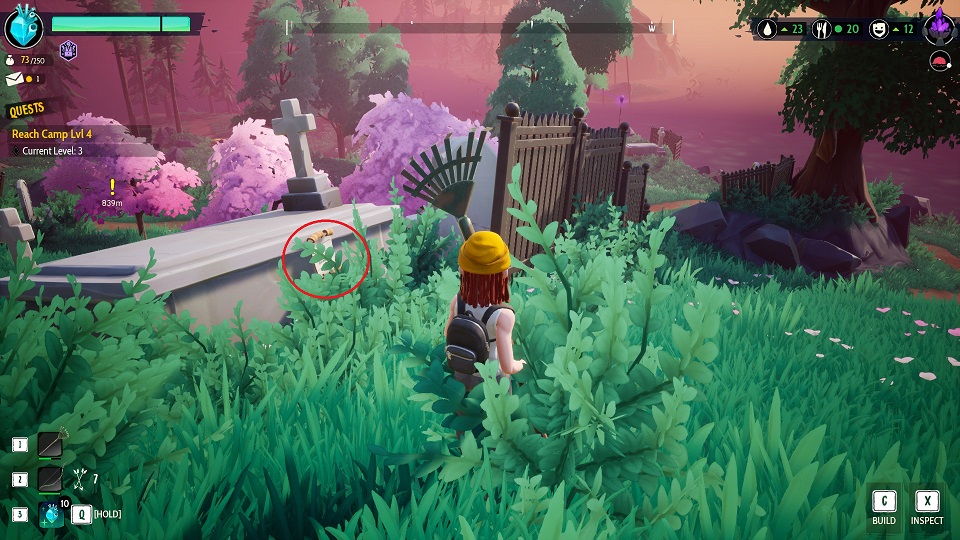Screen dimensions: 960x540
Task: Click the fork and knife hunger icon
Action: coord(824,29)
